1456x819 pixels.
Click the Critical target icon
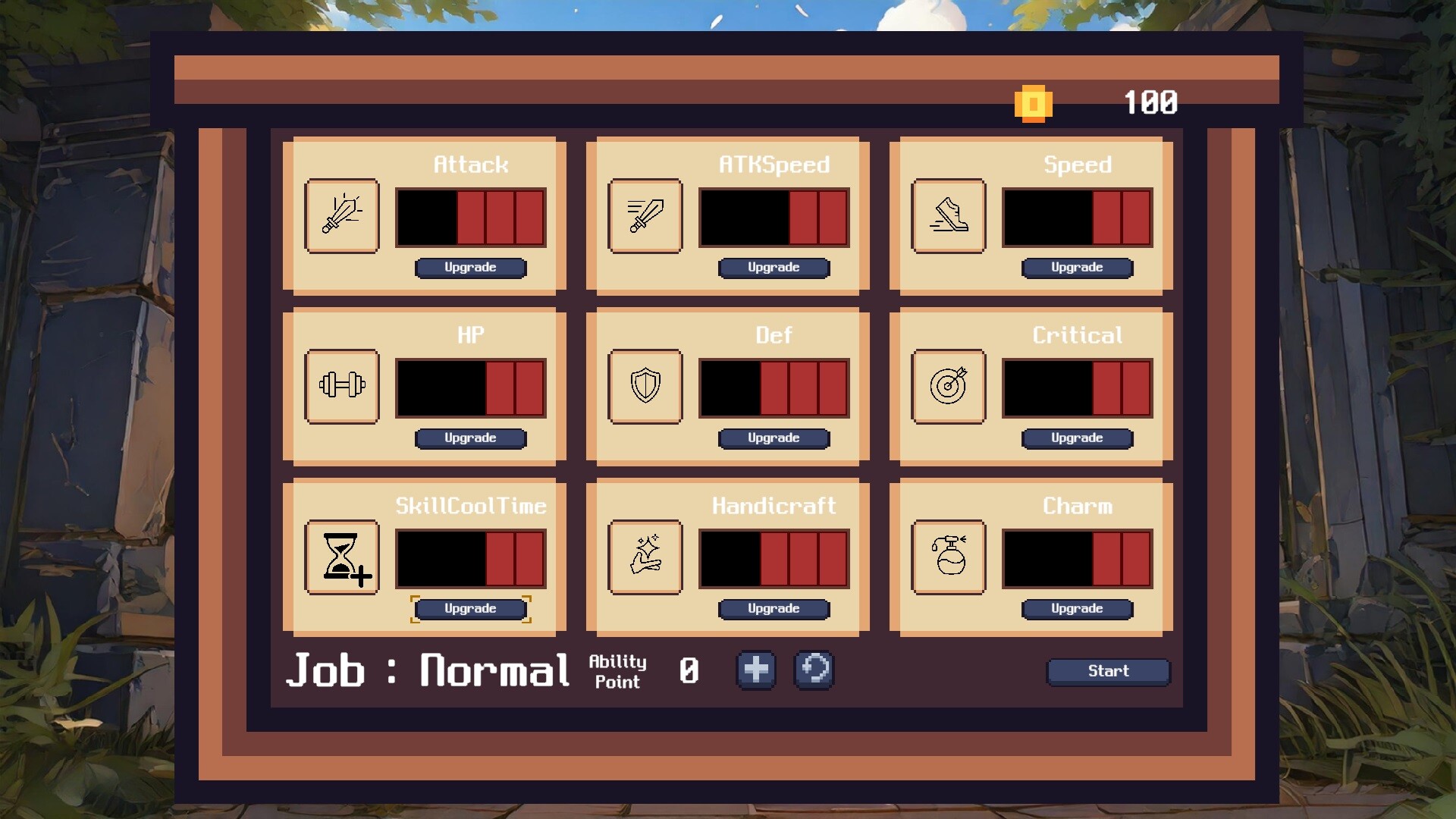948,387
